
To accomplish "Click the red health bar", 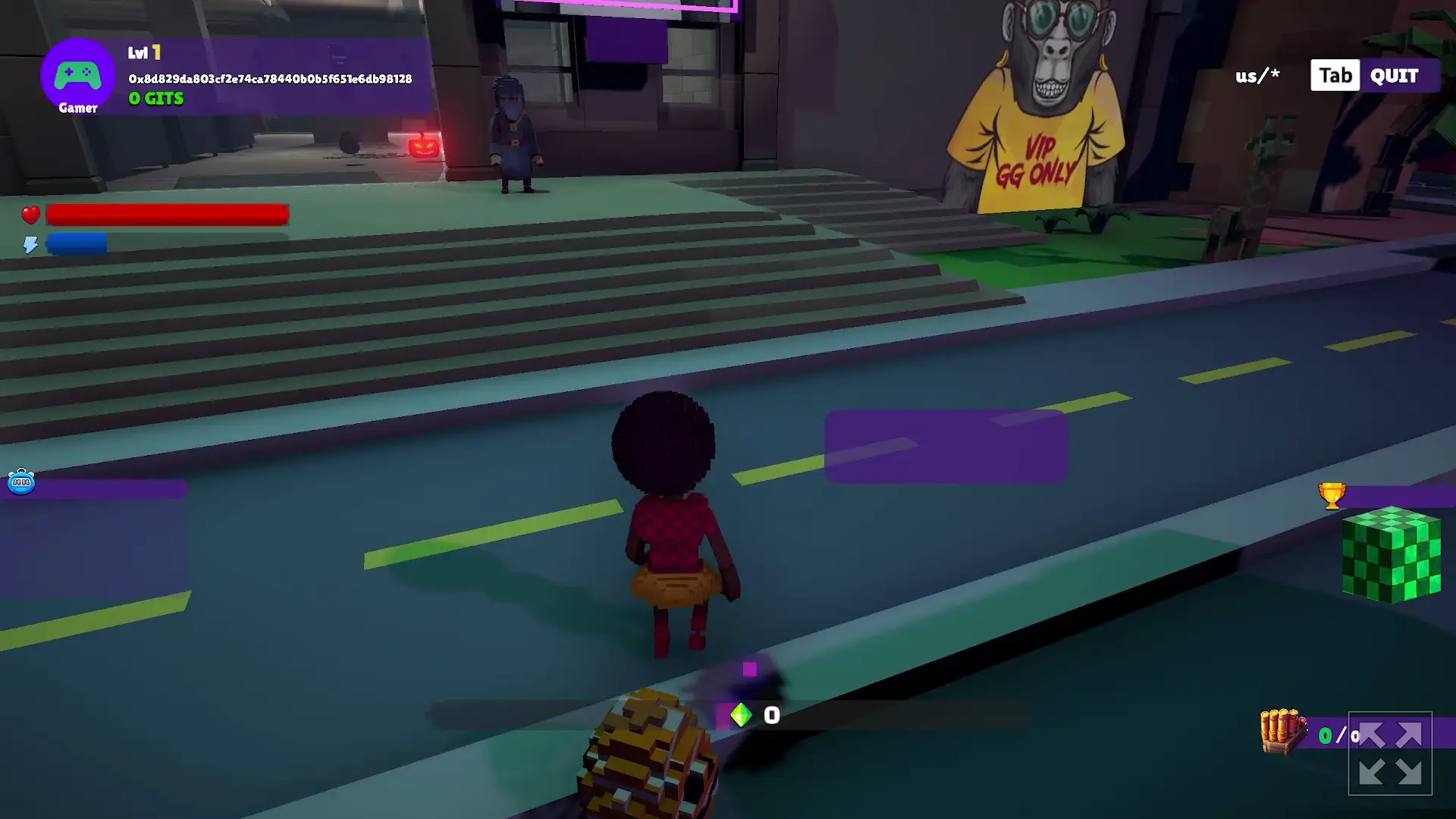I will tap(167, 215).
